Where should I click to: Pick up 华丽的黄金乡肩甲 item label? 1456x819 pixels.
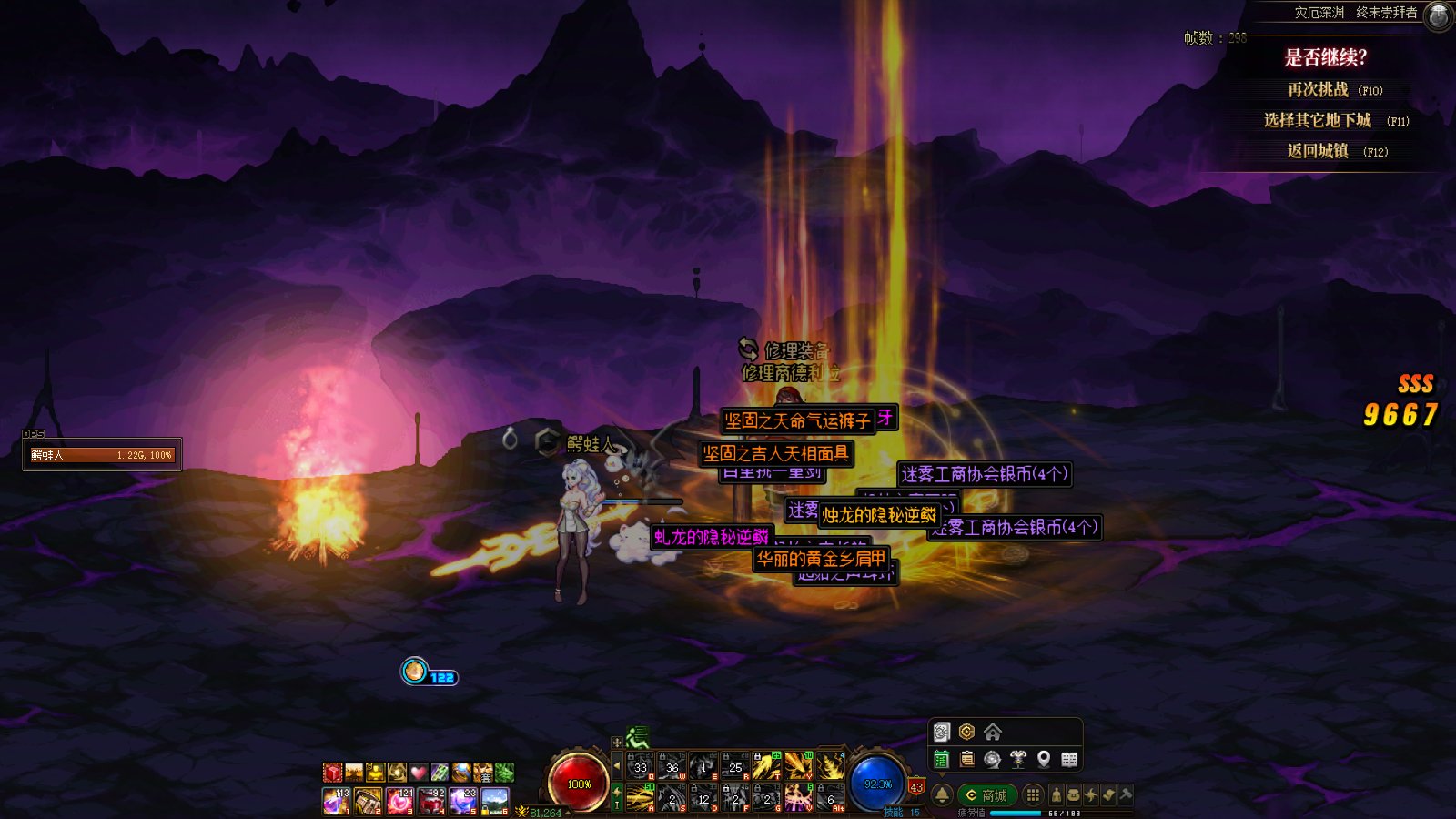tap(821, 559)
